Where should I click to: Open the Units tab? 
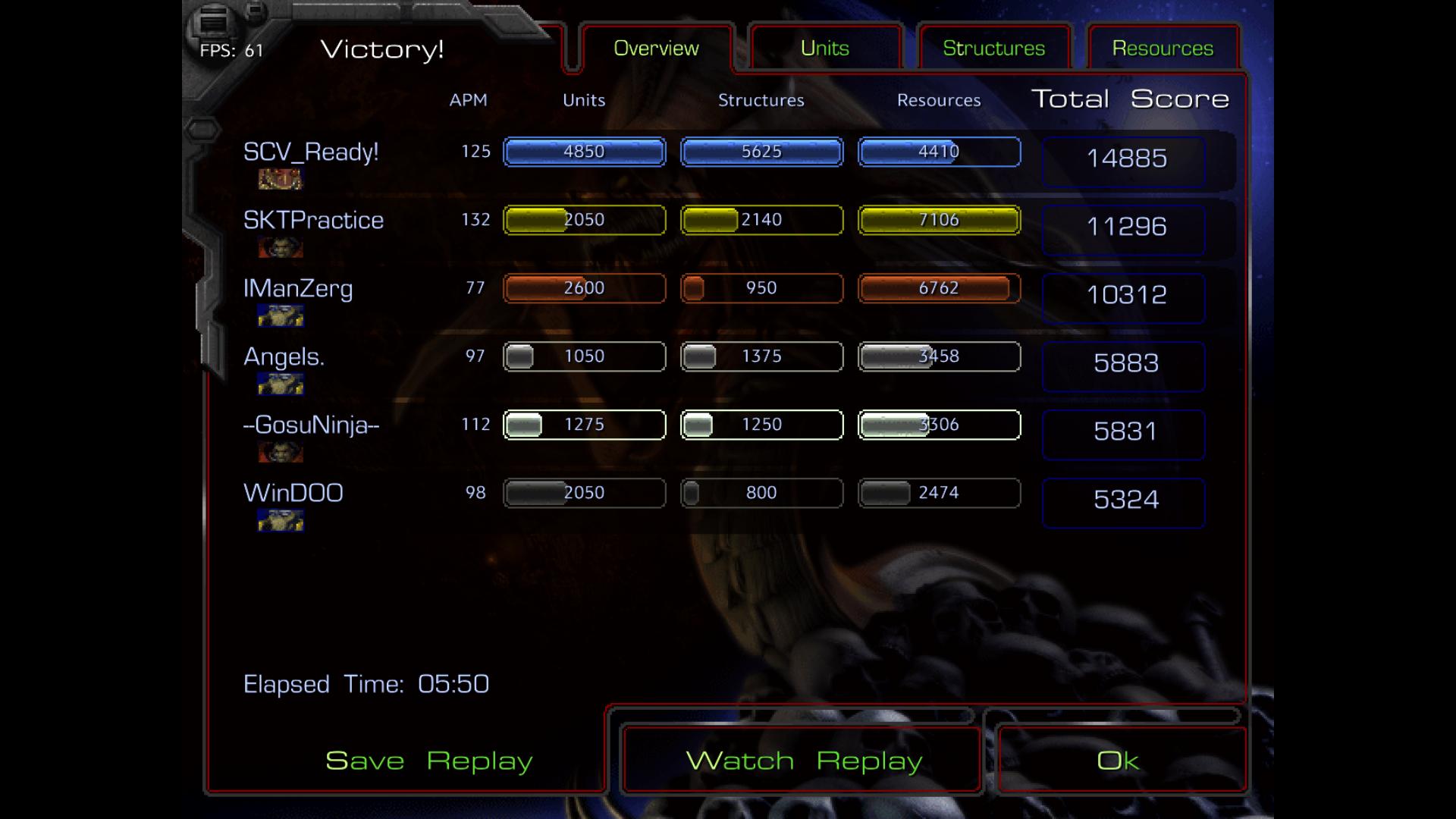tap(824, 49)
